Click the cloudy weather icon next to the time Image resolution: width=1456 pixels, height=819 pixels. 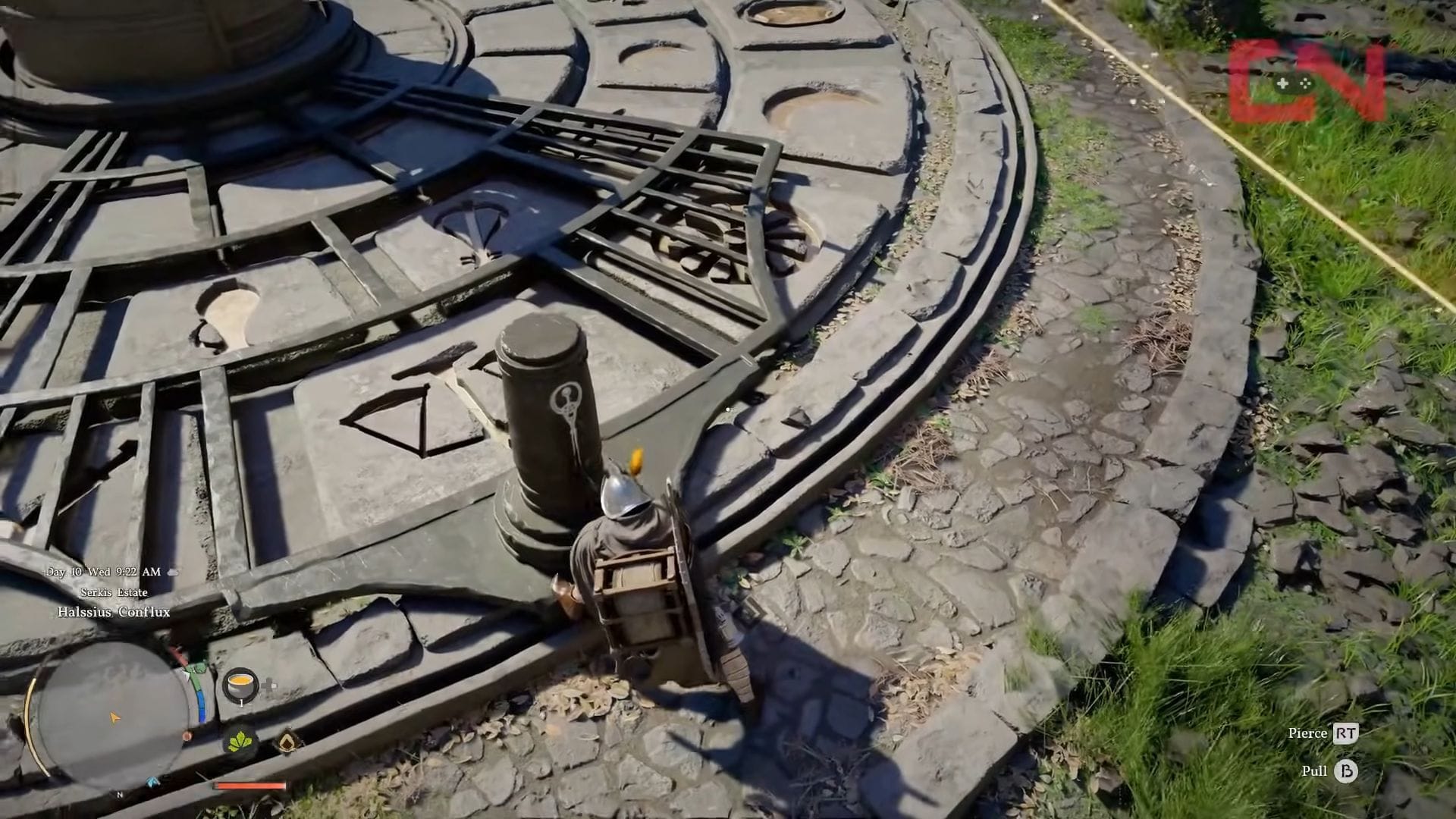pyautogui.click(x=172, y=573)
